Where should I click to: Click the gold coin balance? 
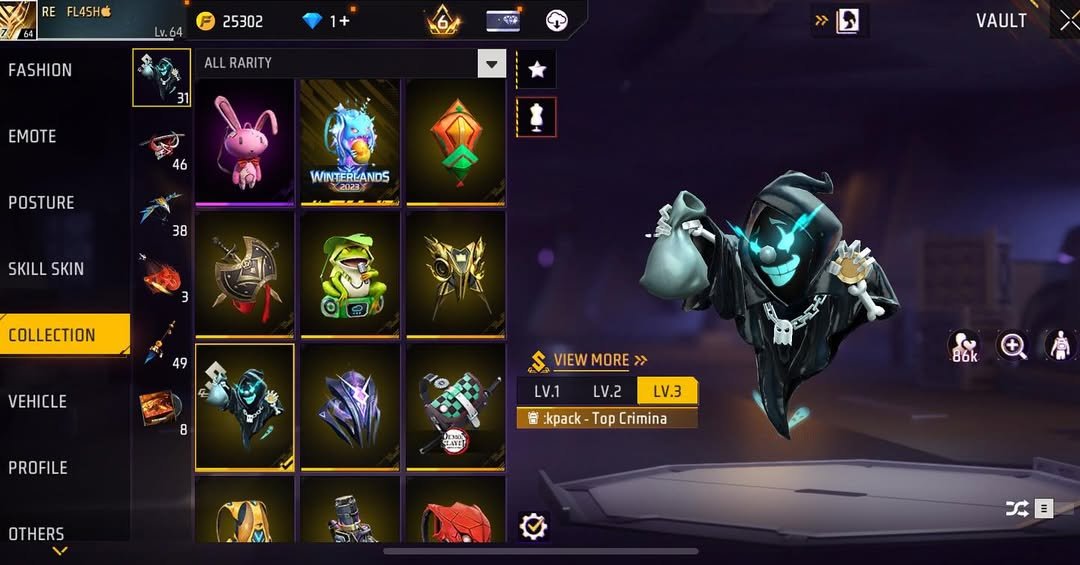[232, 21]
